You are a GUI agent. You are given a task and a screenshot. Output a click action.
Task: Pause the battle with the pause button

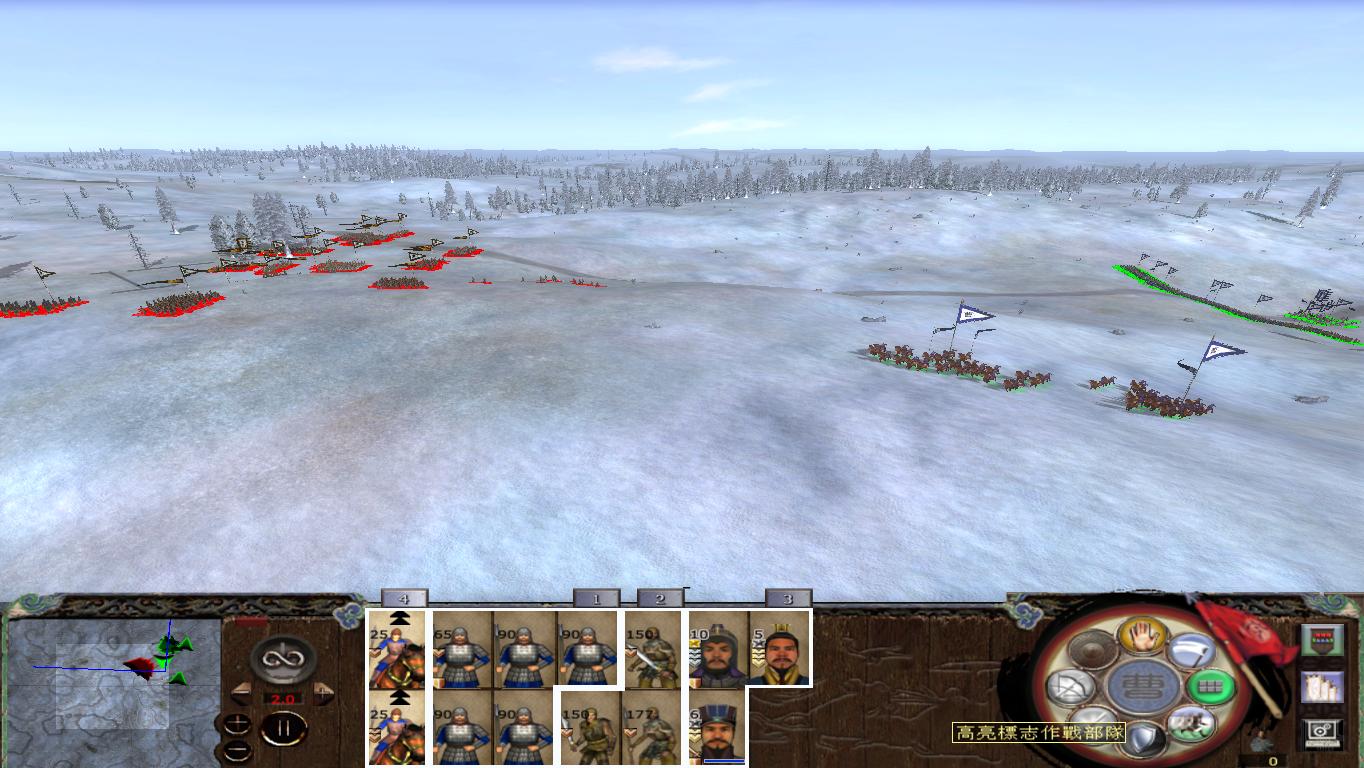[284, 728]
